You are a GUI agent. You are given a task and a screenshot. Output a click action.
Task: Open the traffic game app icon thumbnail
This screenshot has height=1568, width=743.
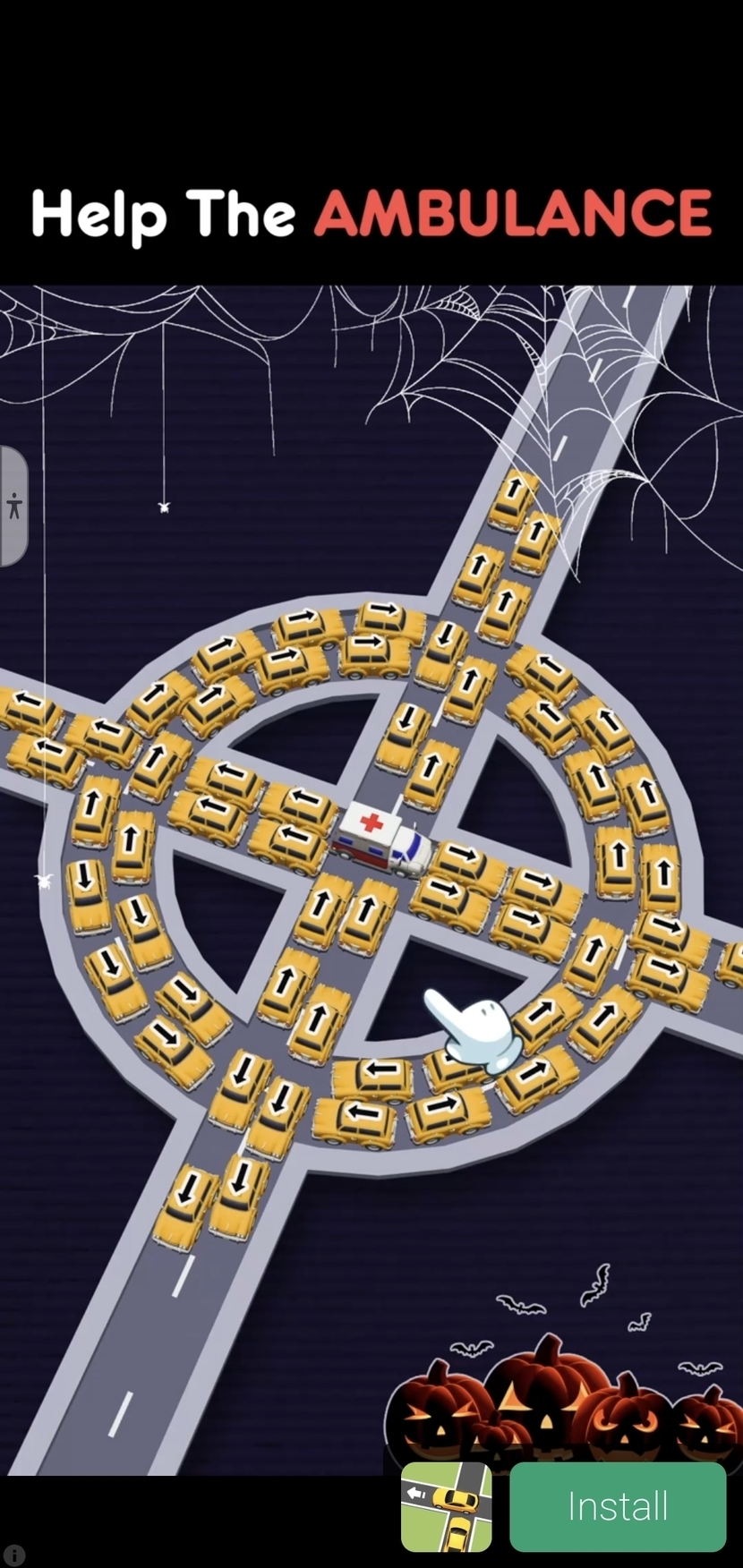(446, 1507)
